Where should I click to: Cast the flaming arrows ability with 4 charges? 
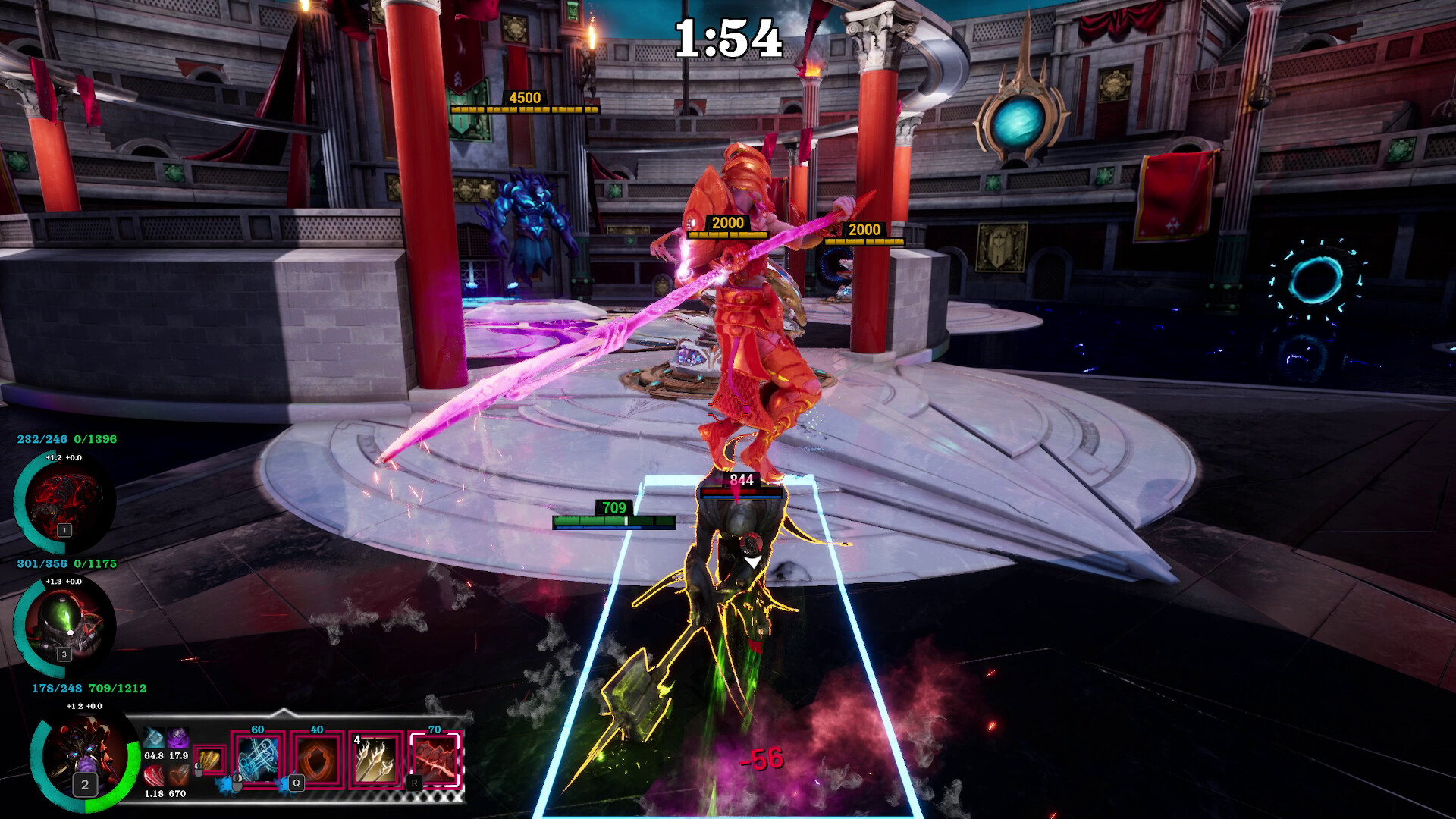point(374,761)
